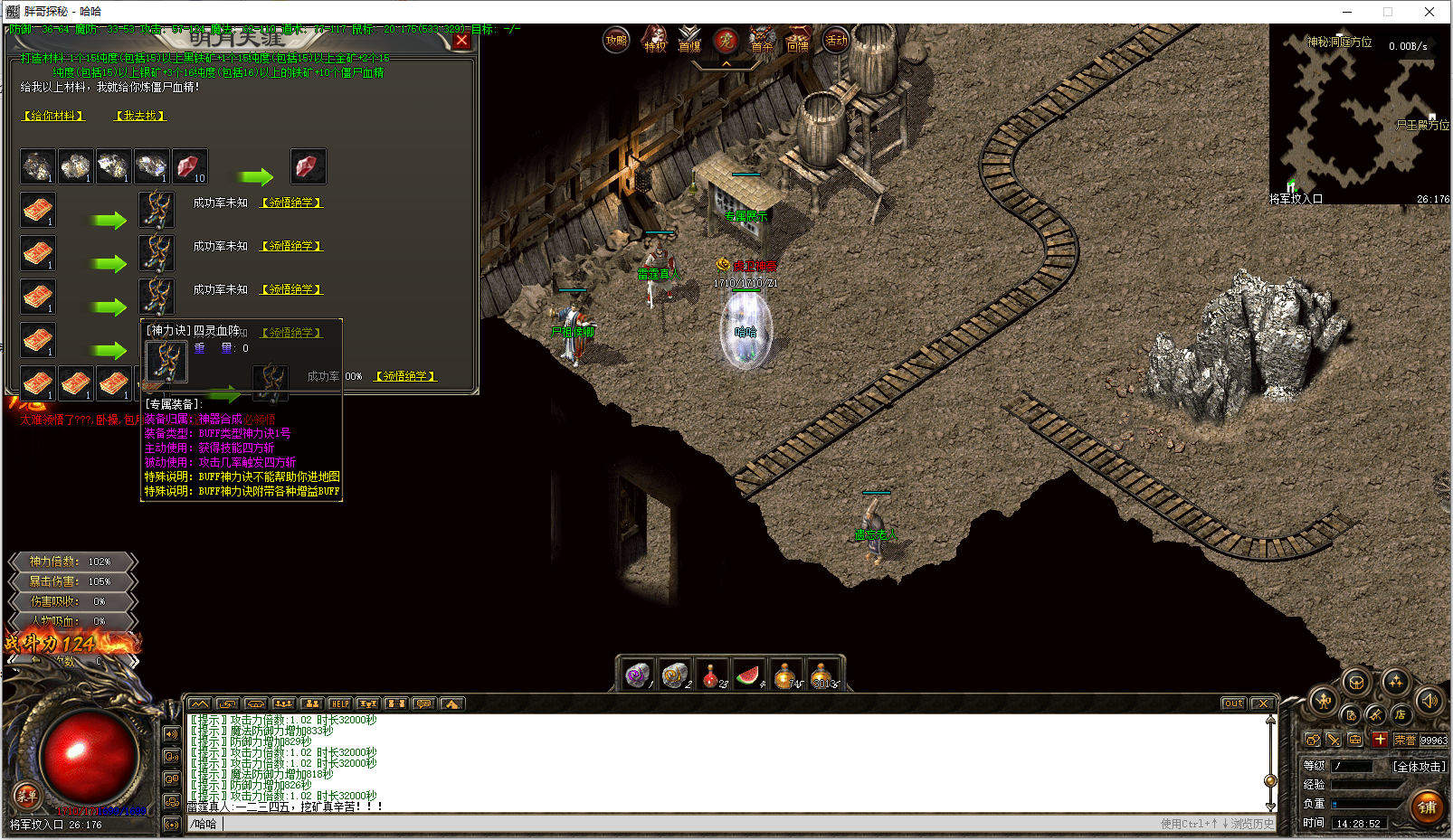This screenshot has height=840, width=1453.
Task: Open the character status figure icon
Action: click(1323, 701)
